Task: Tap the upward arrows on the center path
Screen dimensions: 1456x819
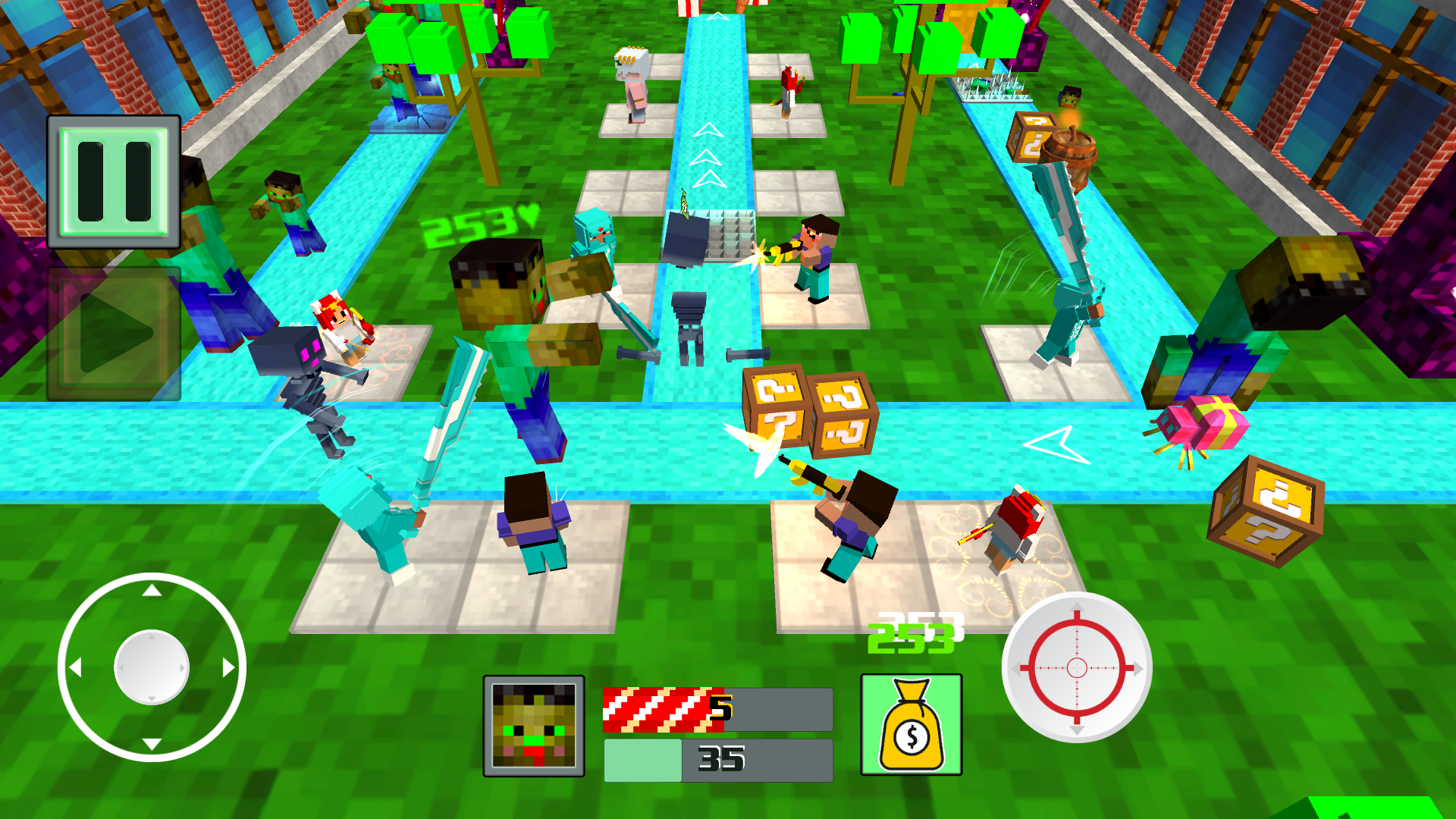Action: (708, 155)
